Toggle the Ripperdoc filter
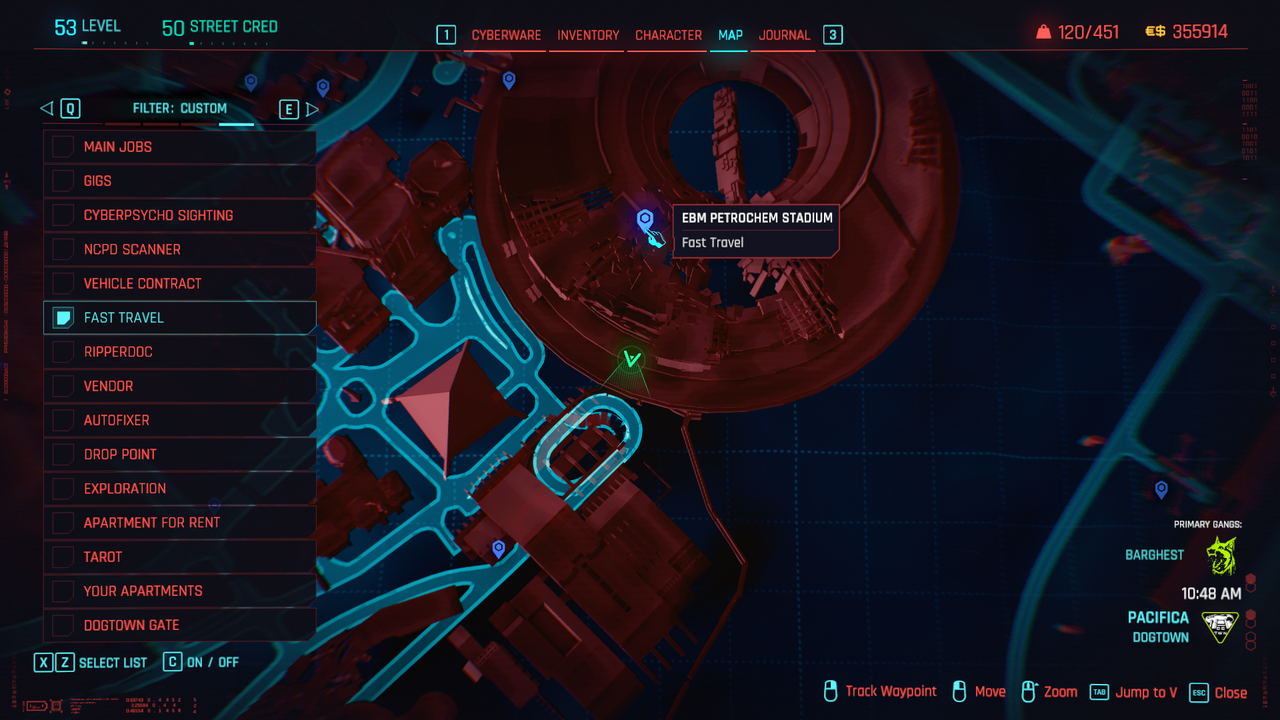 (63, 352)
